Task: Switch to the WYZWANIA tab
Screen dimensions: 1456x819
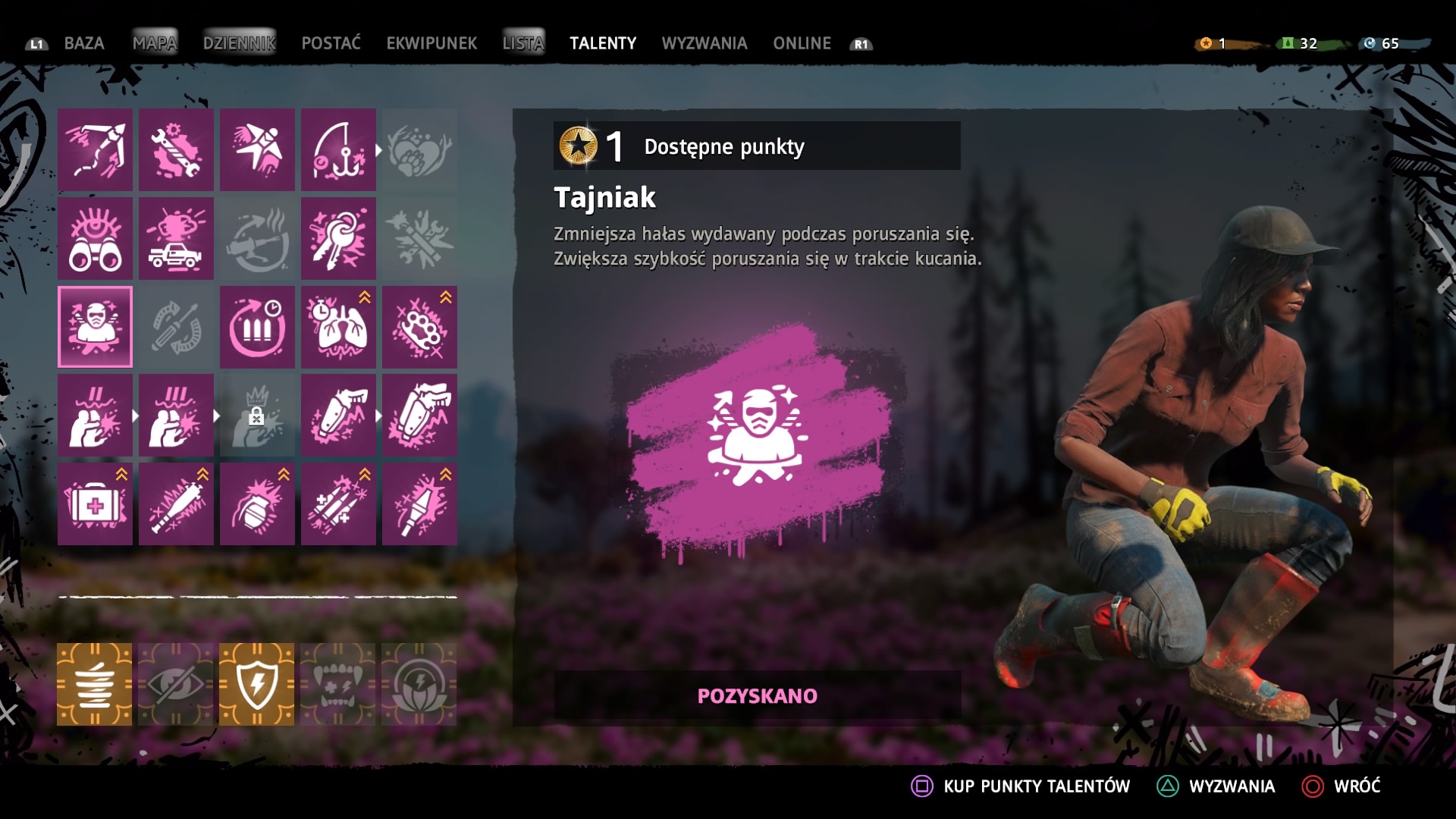Action: (x=704, y=43)
